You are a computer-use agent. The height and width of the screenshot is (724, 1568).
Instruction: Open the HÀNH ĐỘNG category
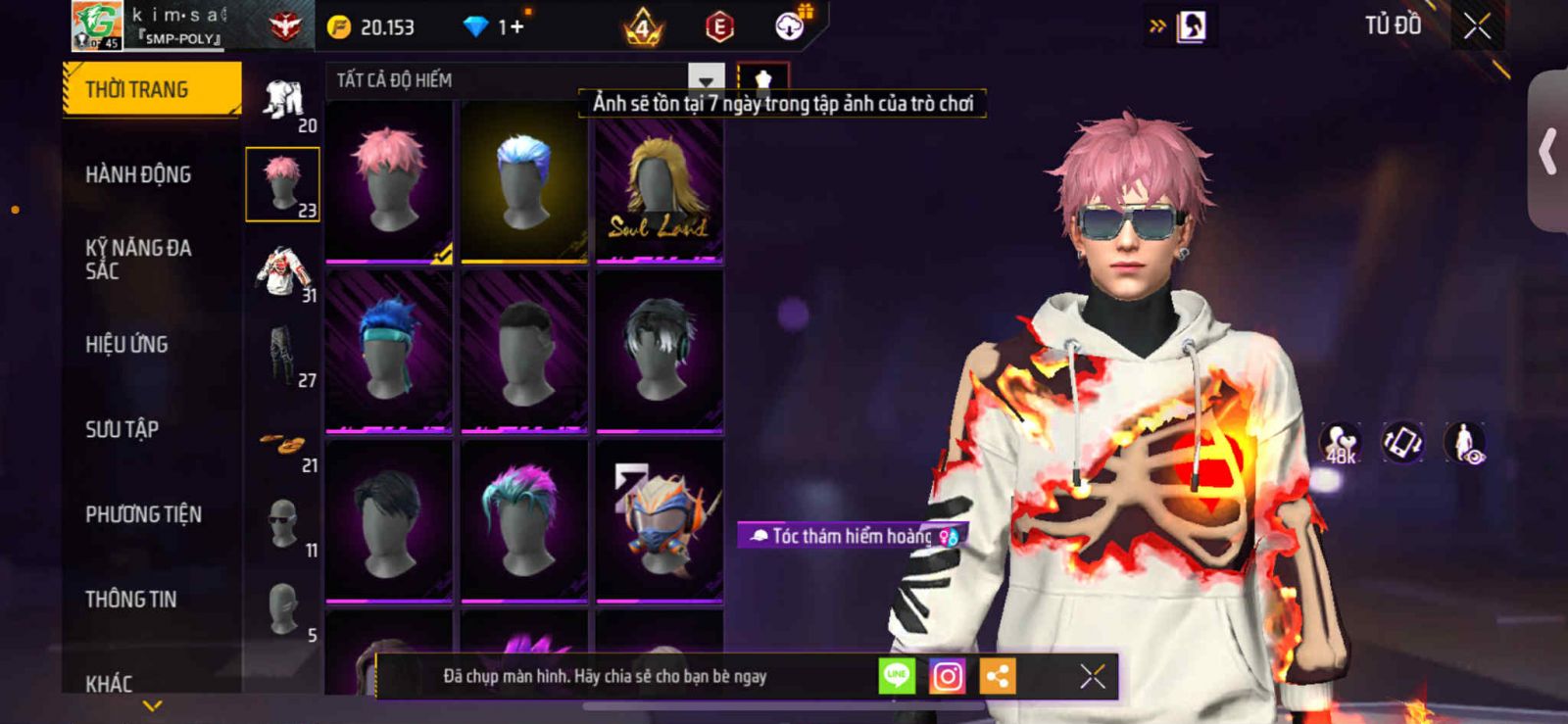[138, 174]
